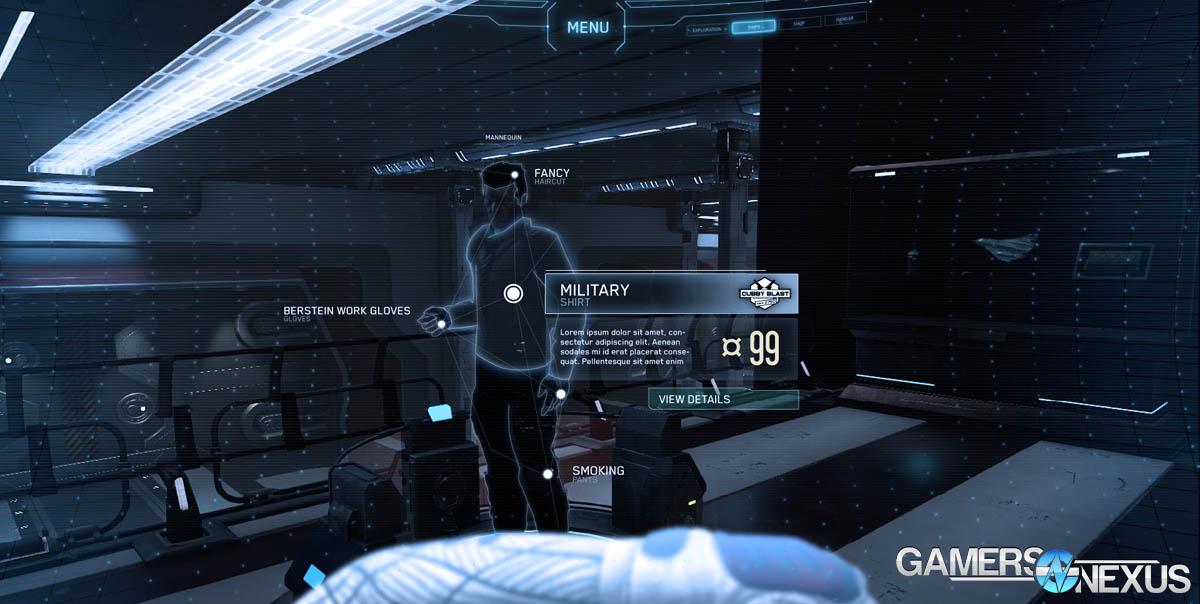Select the Fancy haircut marker
1200x604 pixels.
tap(514, 175)
